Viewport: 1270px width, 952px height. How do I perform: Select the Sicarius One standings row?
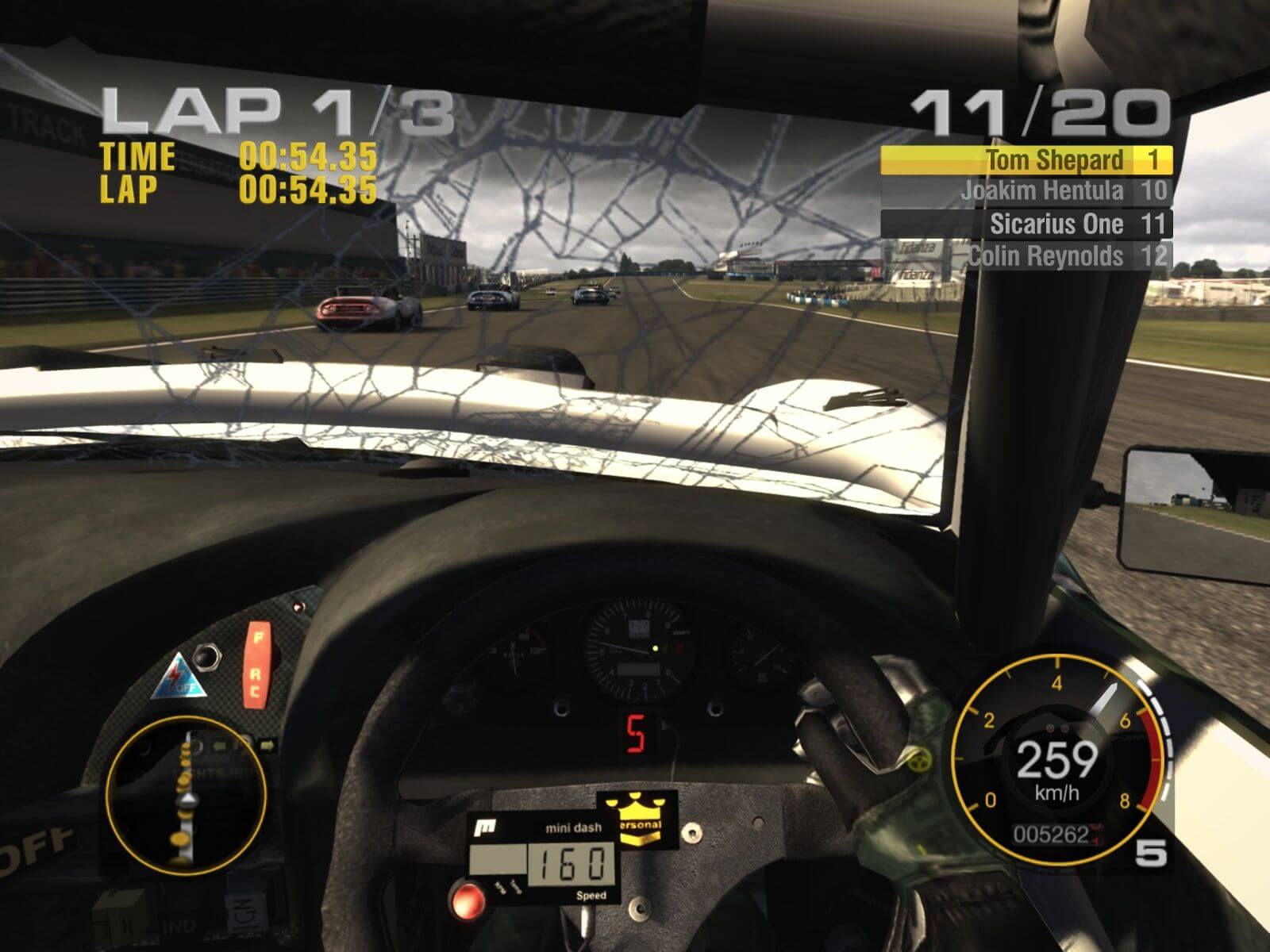click(x=1026, y=224)
